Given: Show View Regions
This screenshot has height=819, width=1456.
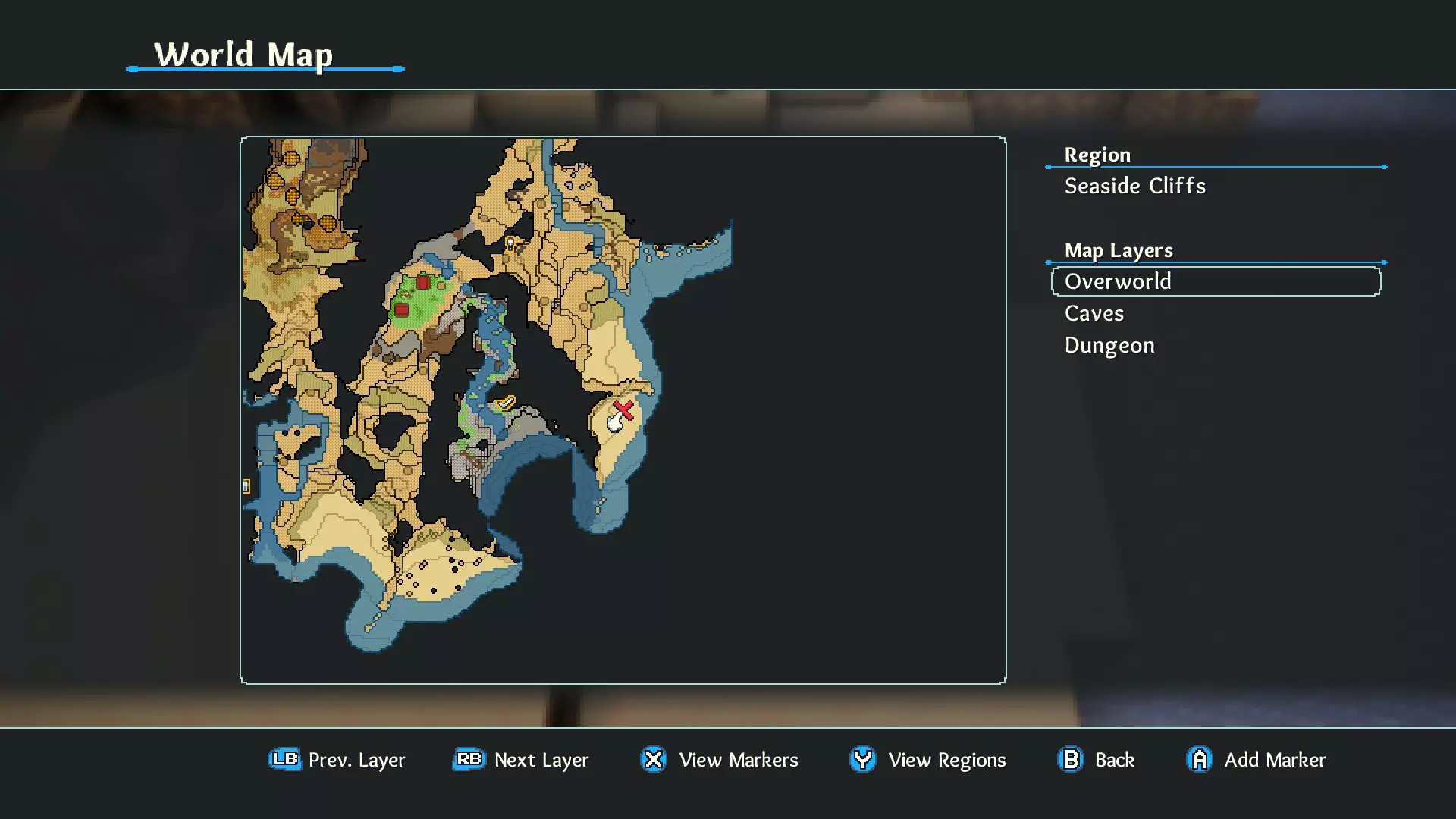Looking at the screenshot, I should click(927, 759).
